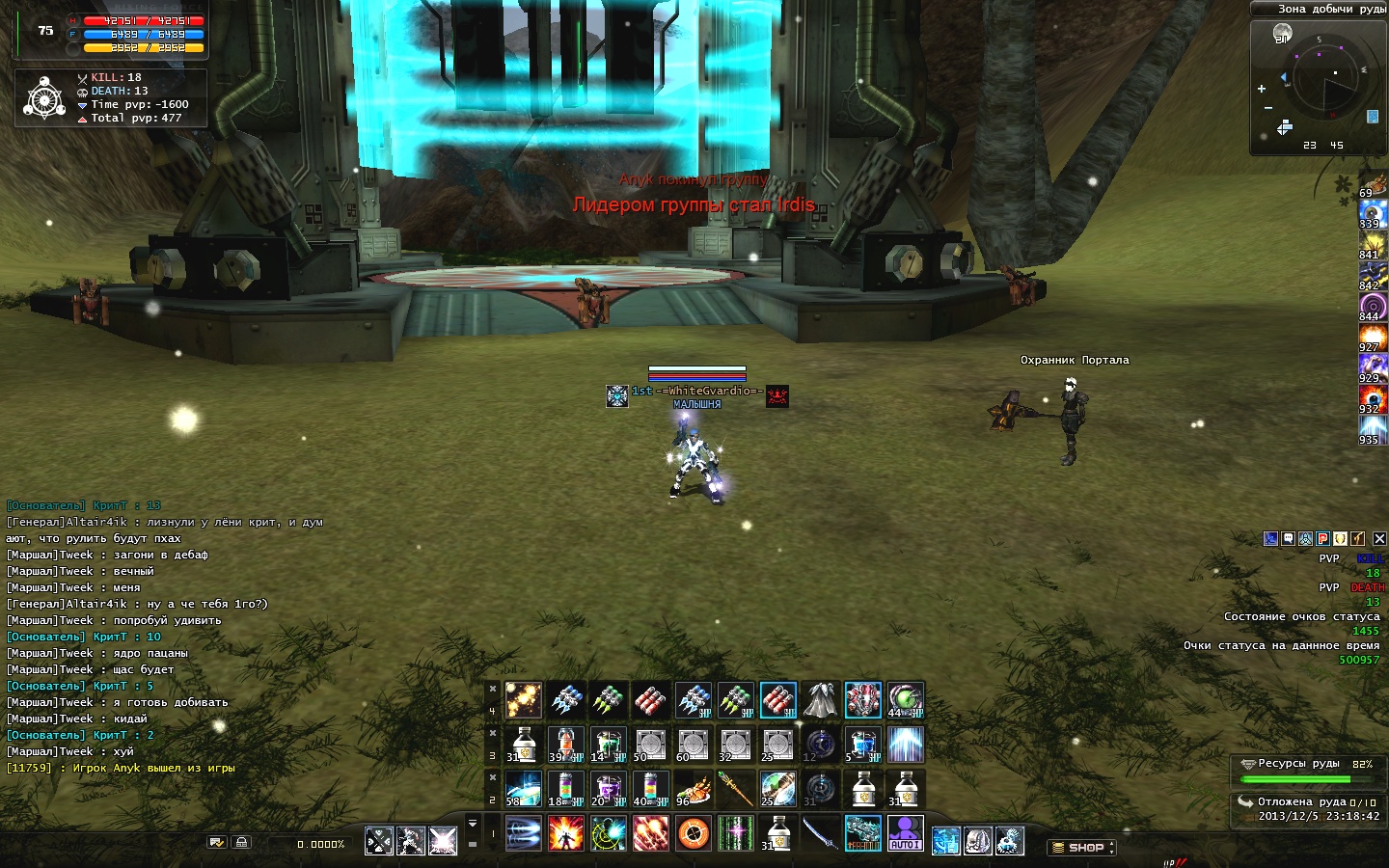Select the orange crosshair target skill
Viewport: 1389px width, 868px height.
coord(694,833)
